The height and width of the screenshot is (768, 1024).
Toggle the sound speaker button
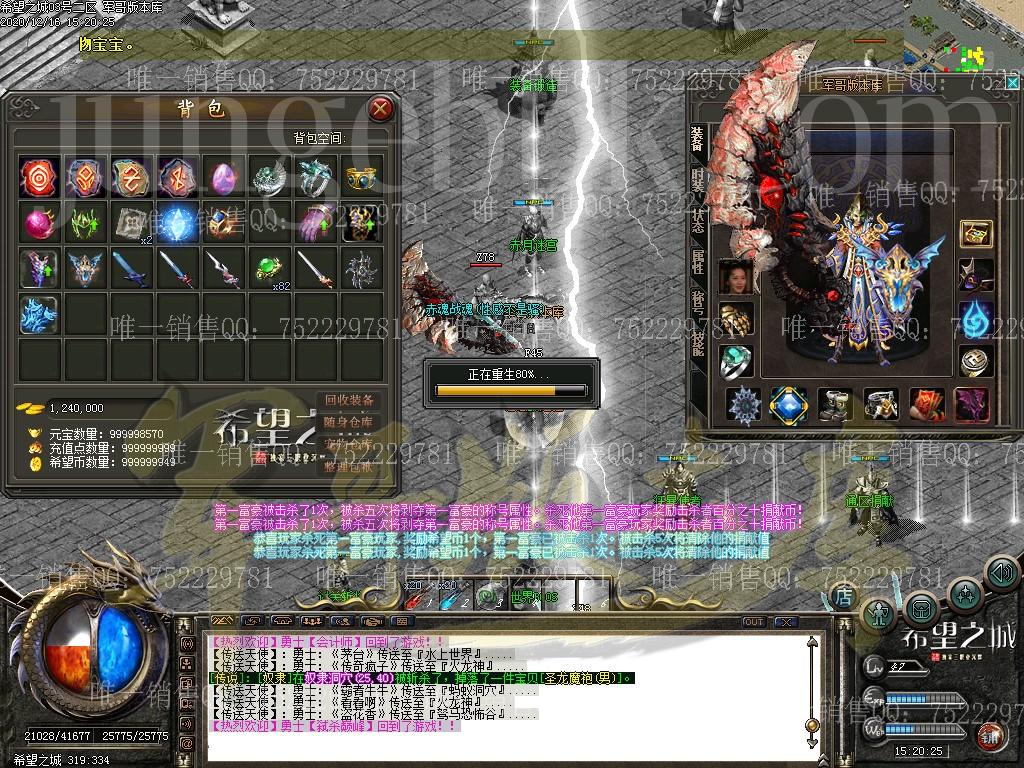[1001, 573]
